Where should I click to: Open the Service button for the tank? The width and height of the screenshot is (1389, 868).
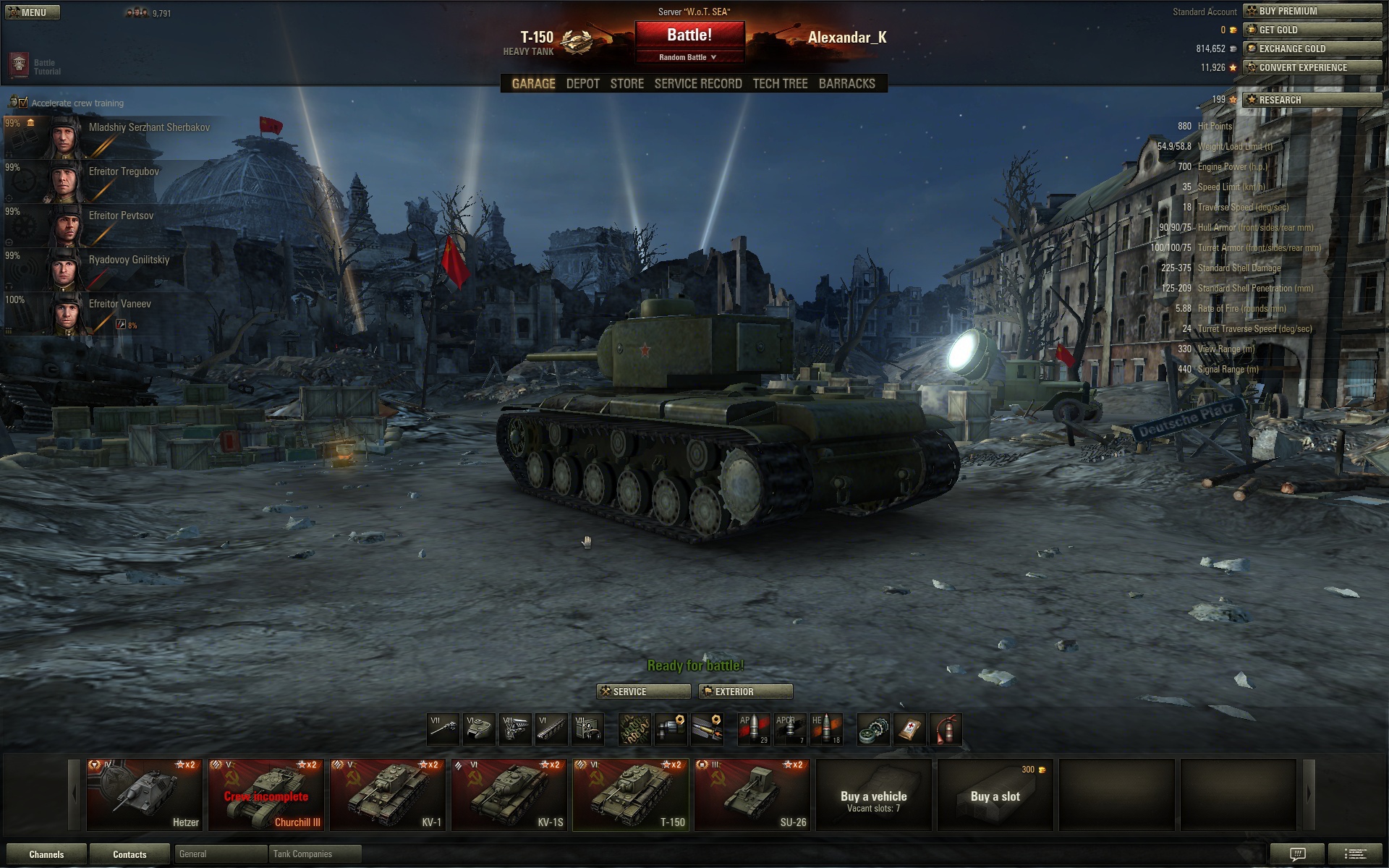(643, 692)
